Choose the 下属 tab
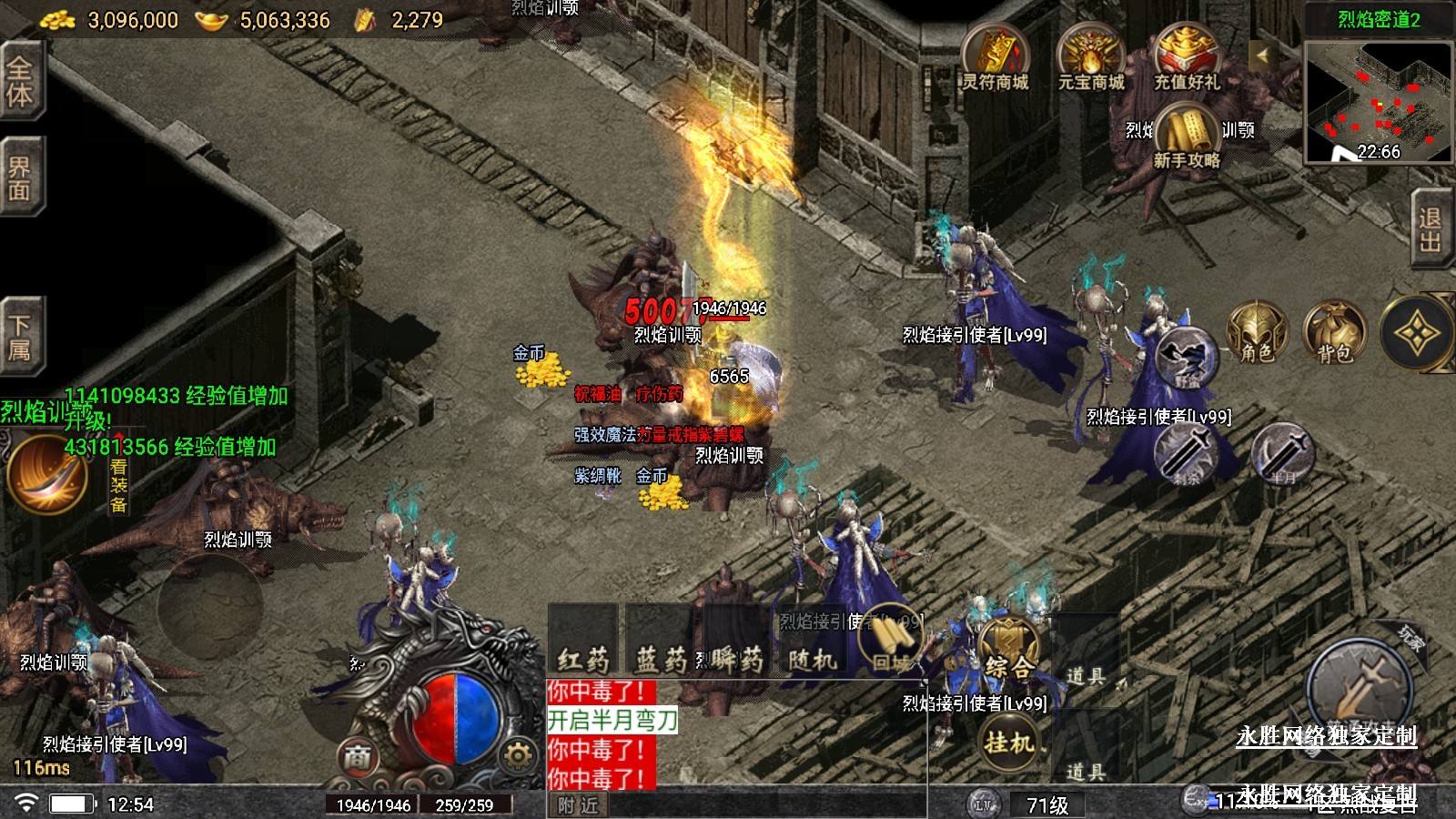 [20, 336]
